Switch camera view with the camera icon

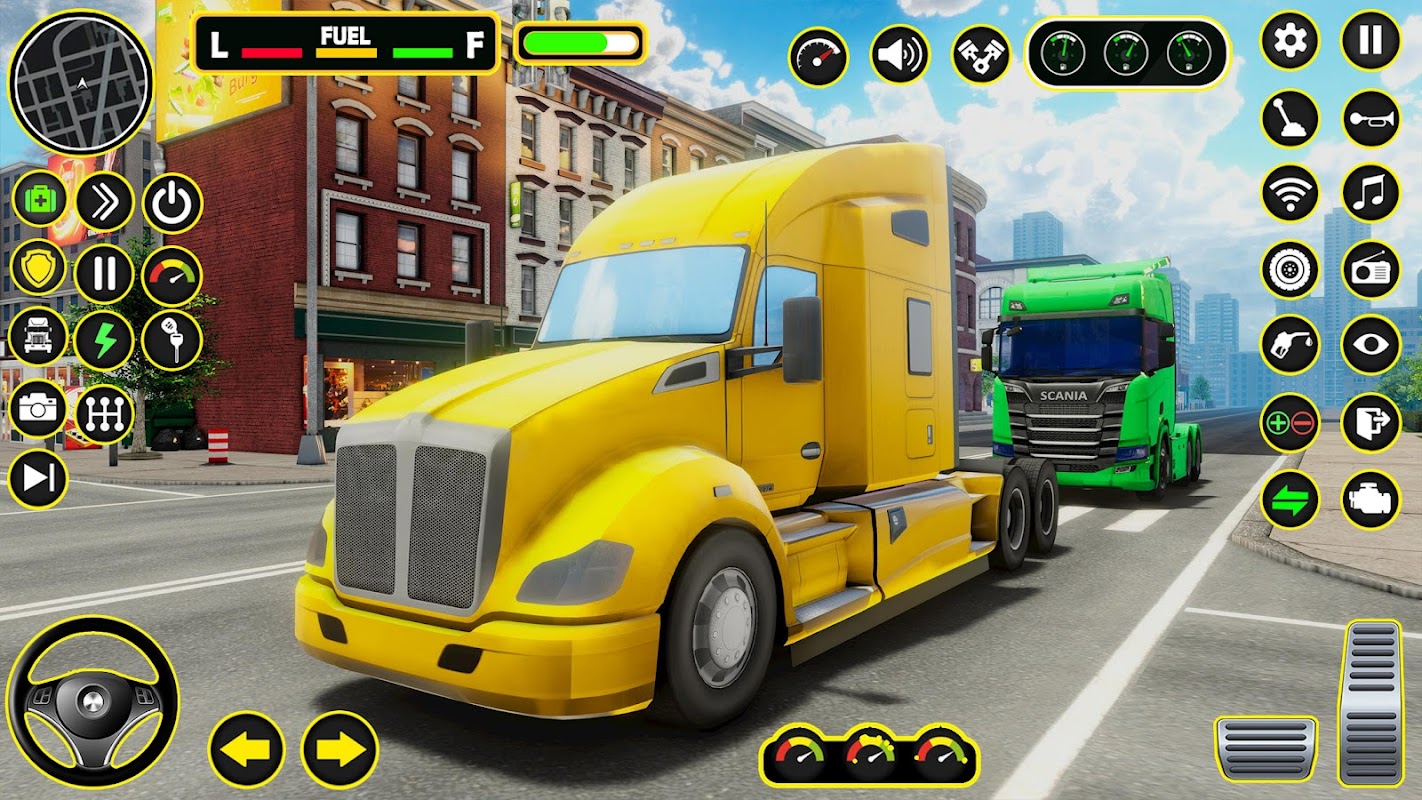39,410
